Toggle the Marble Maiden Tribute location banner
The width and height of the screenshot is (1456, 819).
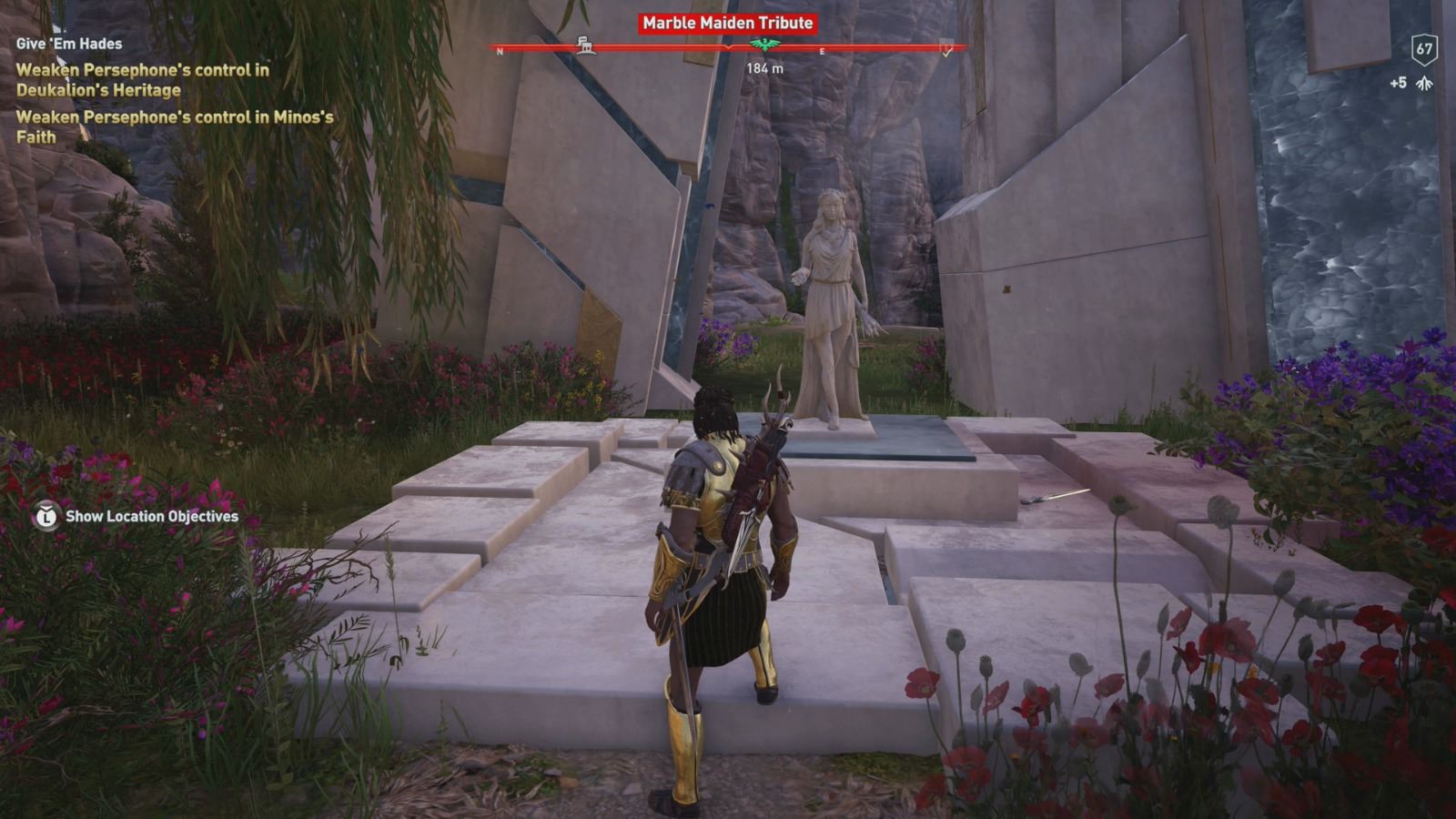727,25
